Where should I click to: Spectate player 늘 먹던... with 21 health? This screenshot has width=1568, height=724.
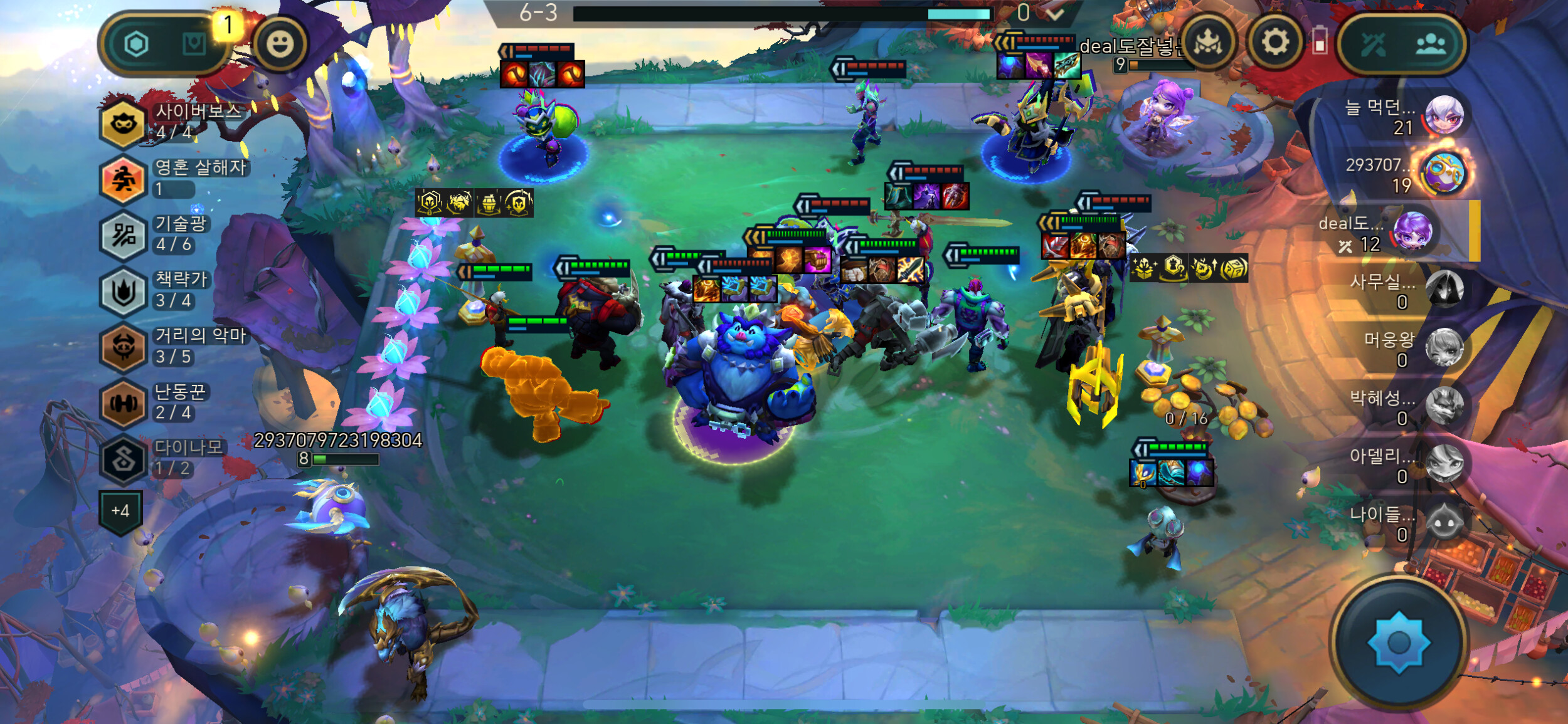tap(1444, 116)
